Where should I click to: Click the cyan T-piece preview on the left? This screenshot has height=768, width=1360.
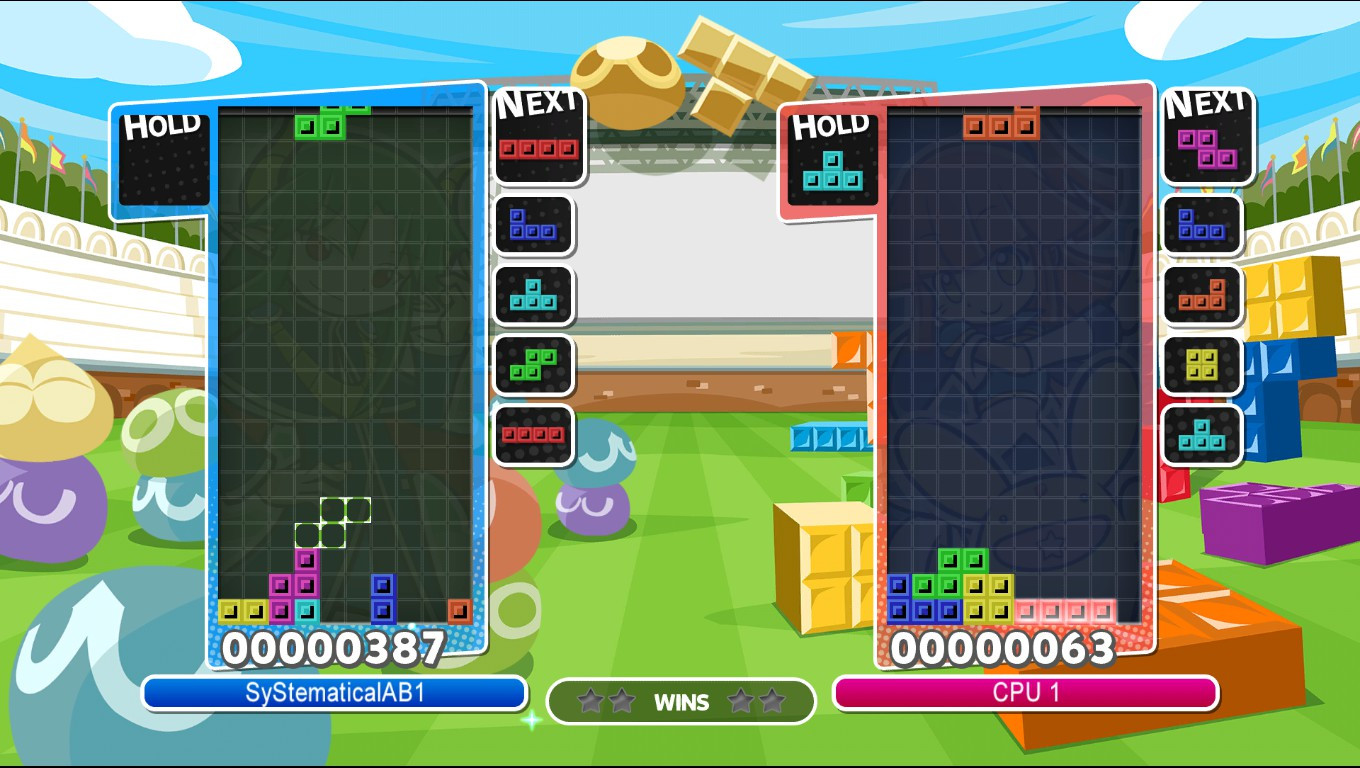535,295
